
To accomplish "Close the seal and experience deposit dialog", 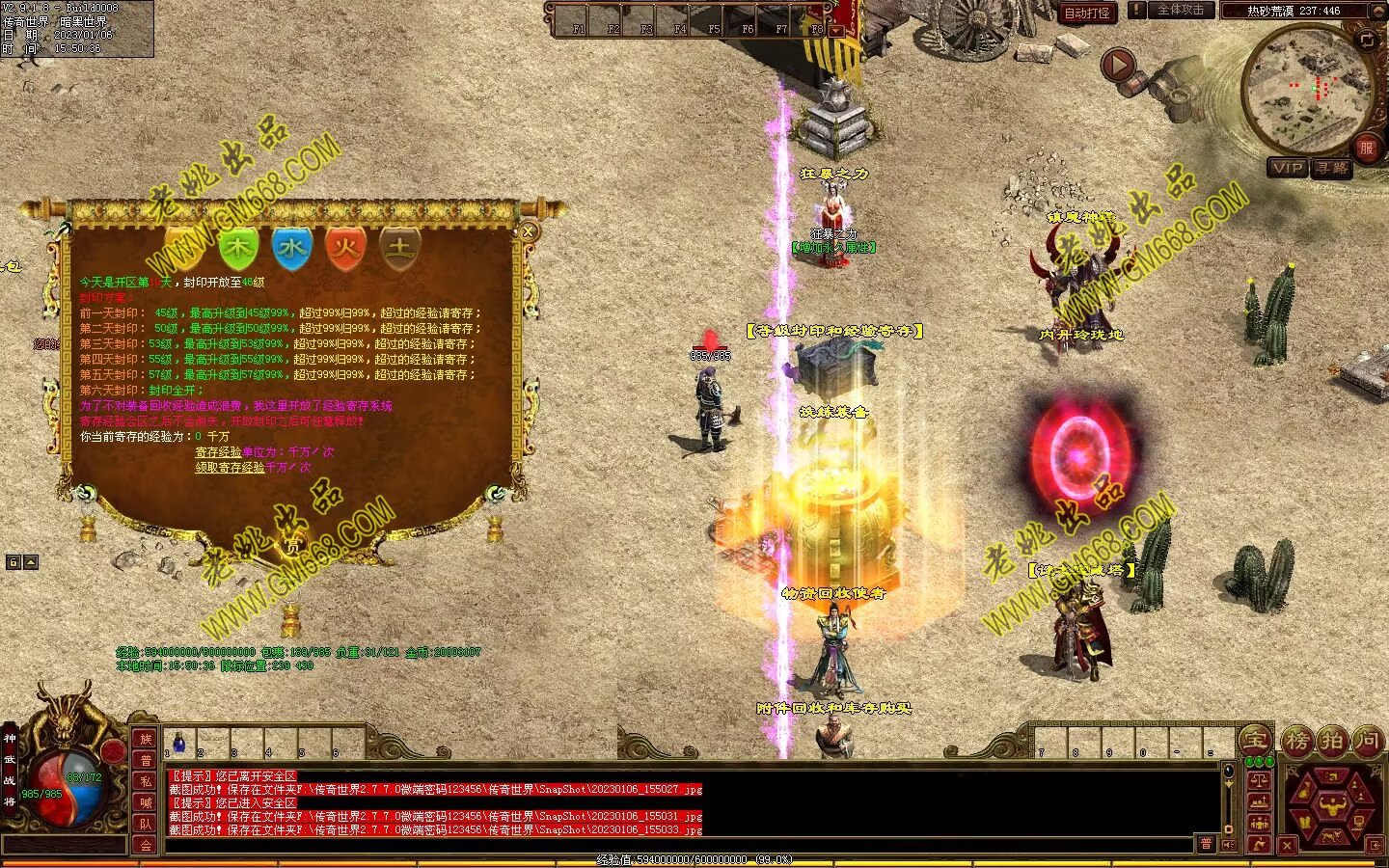I will (528, 231).
